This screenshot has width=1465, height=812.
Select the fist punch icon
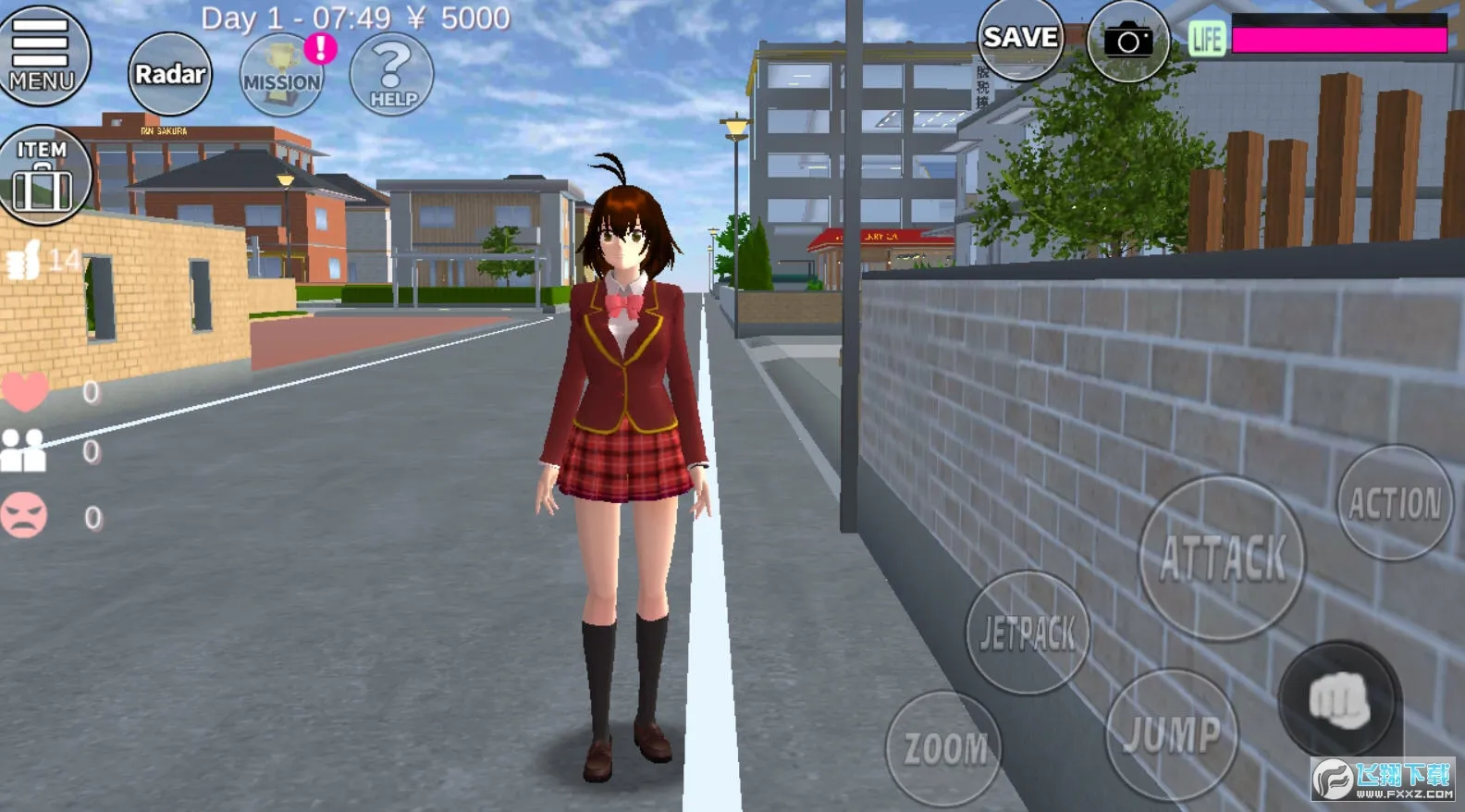(1339, 700)
